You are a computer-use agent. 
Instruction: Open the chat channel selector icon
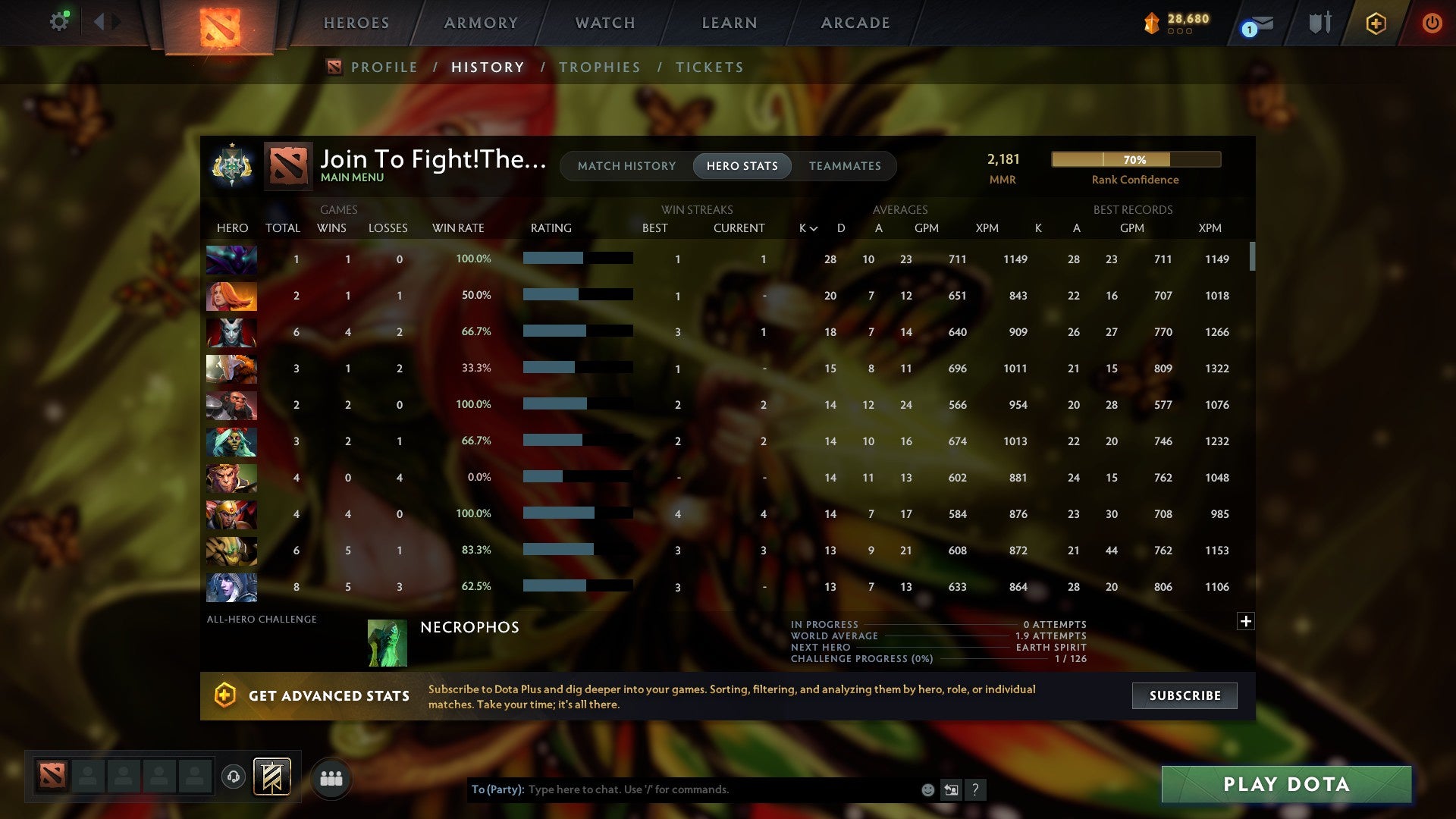pos(951,789)
